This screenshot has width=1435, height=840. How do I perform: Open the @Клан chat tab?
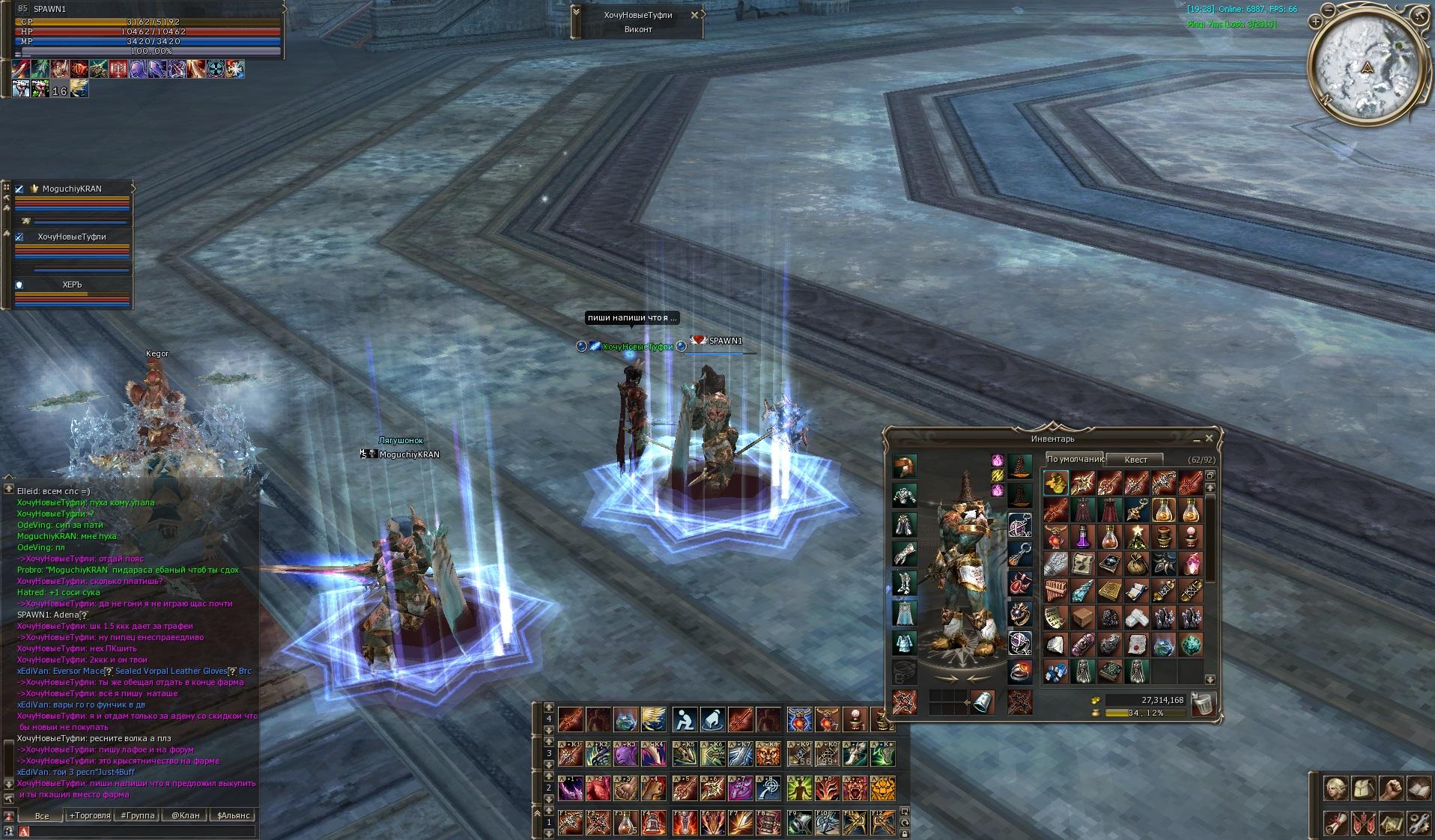click(x=185, y=815)
